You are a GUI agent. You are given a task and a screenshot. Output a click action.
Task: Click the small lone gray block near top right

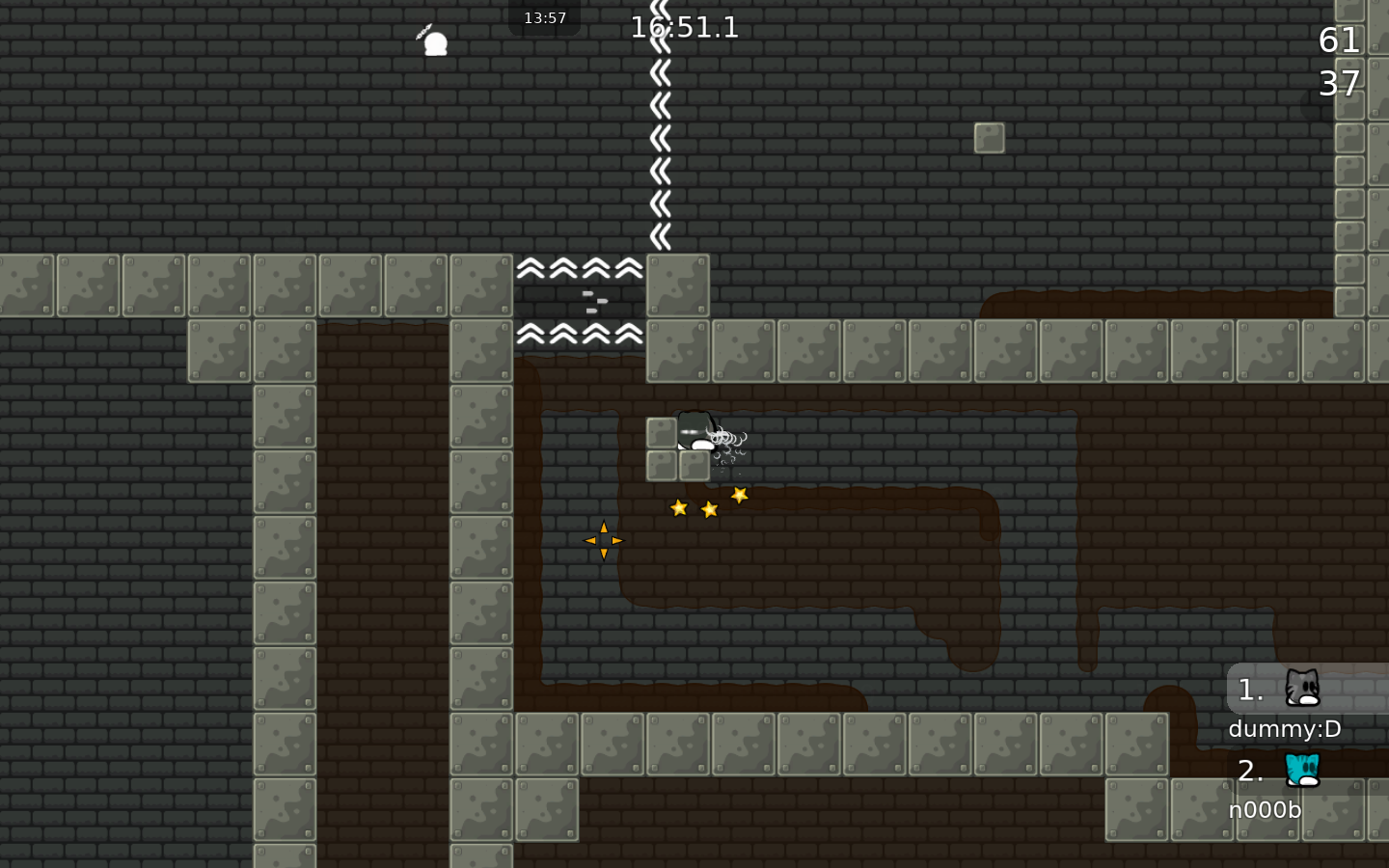click(x=991, y=138)
